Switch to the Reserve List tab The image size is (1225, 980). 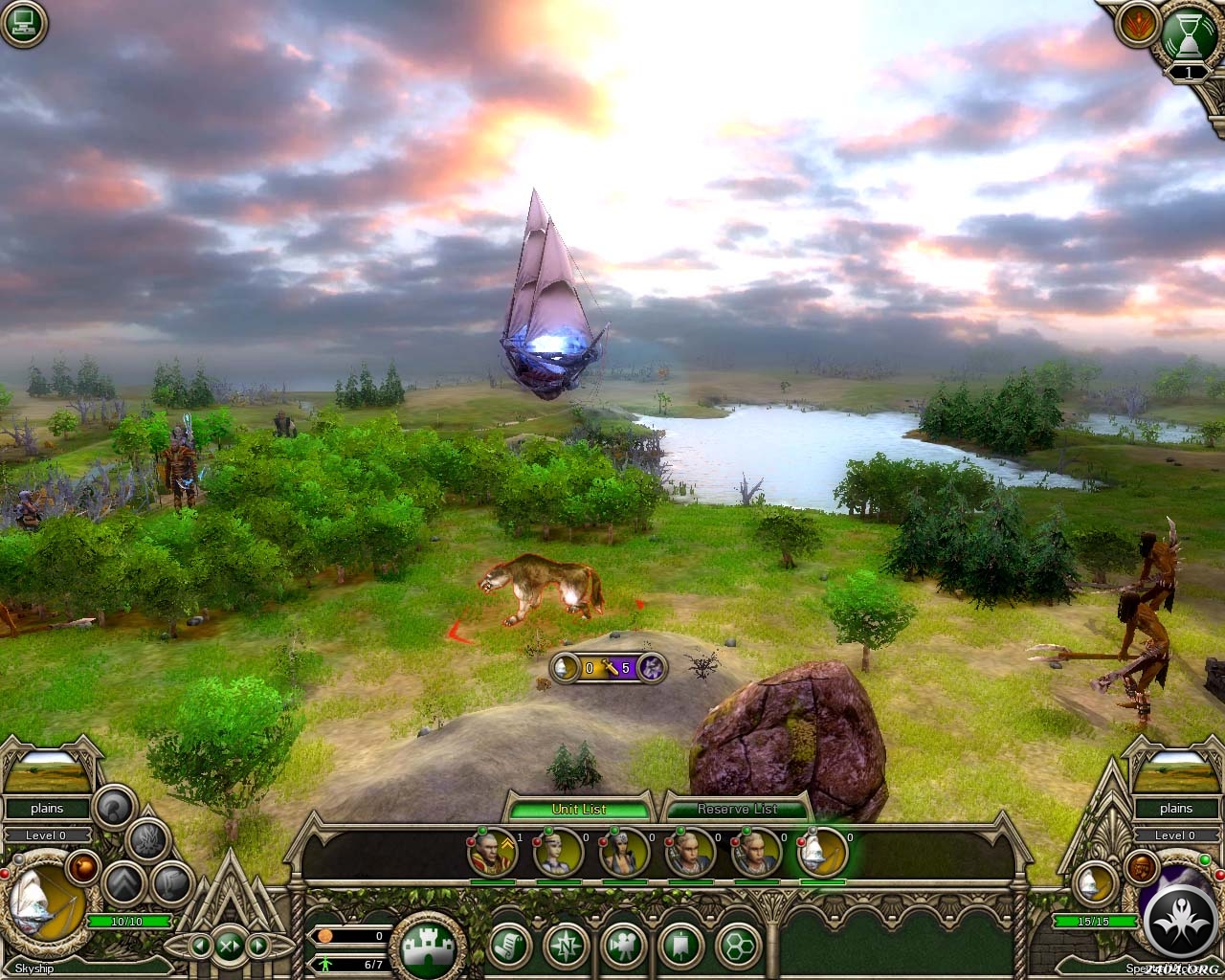coord(737,809)
